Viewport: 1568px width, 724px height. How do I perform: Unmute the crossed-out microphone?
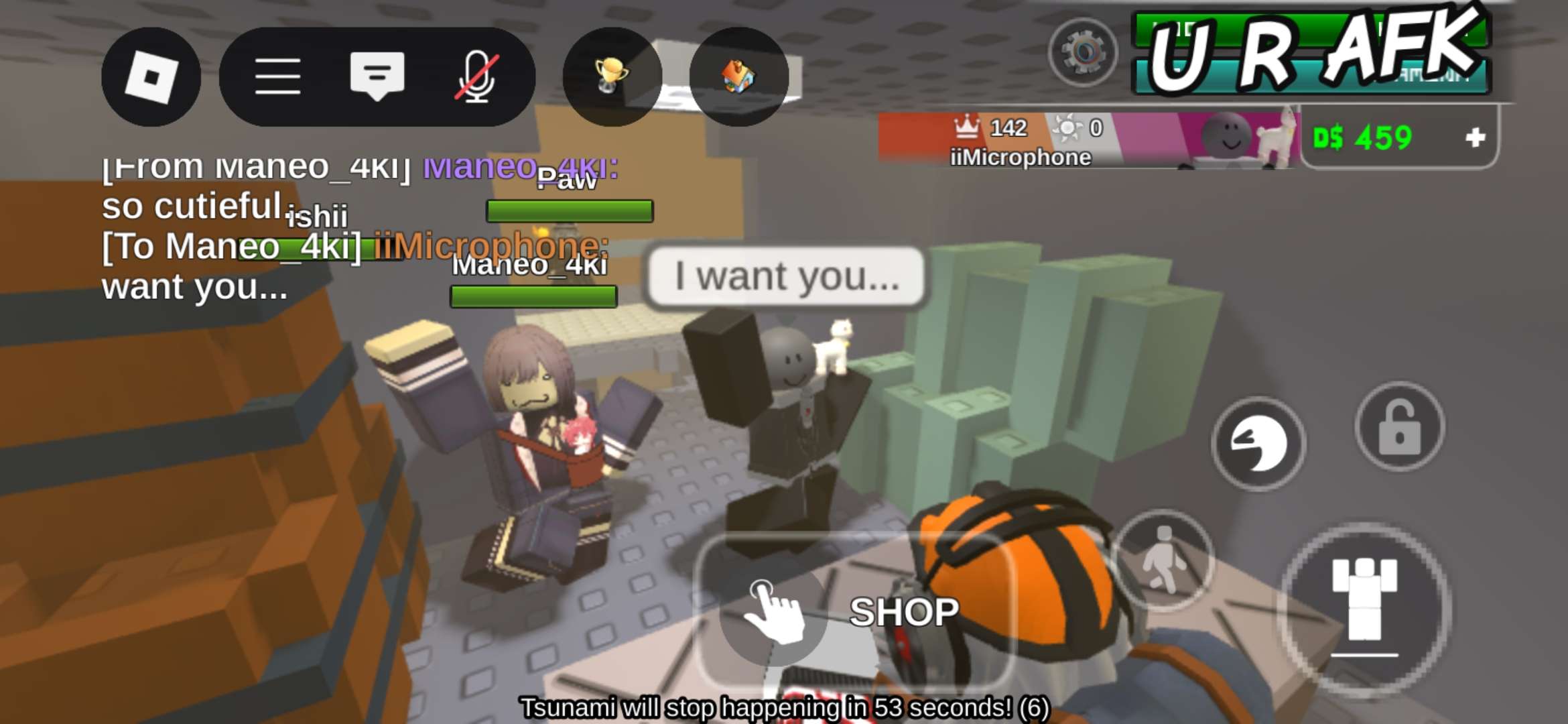tap(476, 77)
